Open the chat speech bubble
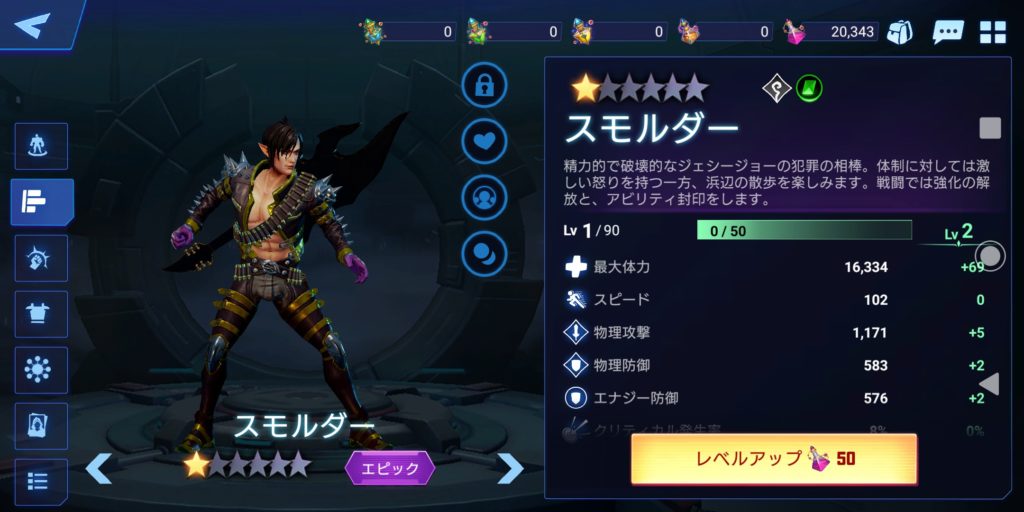This screenshot has width=1024, height=512. (947, 32)
